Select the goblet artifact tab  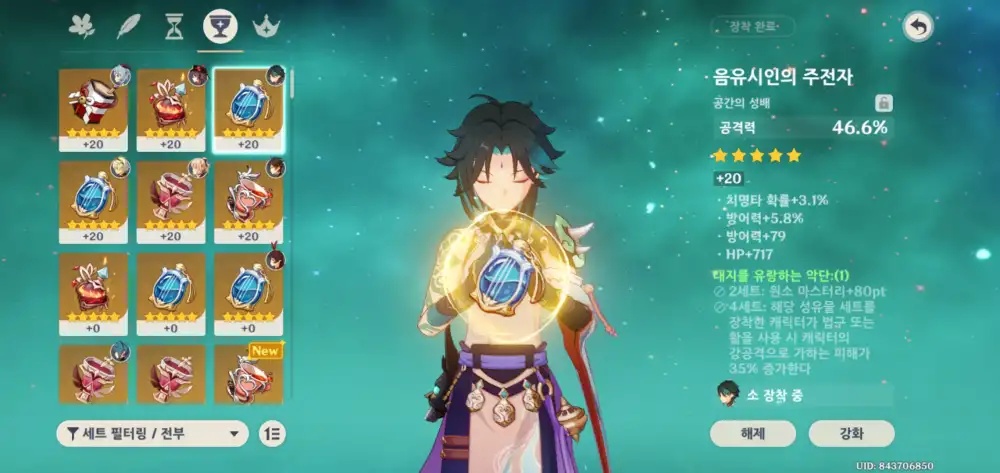pyautogui.click(x=220, y=27)
